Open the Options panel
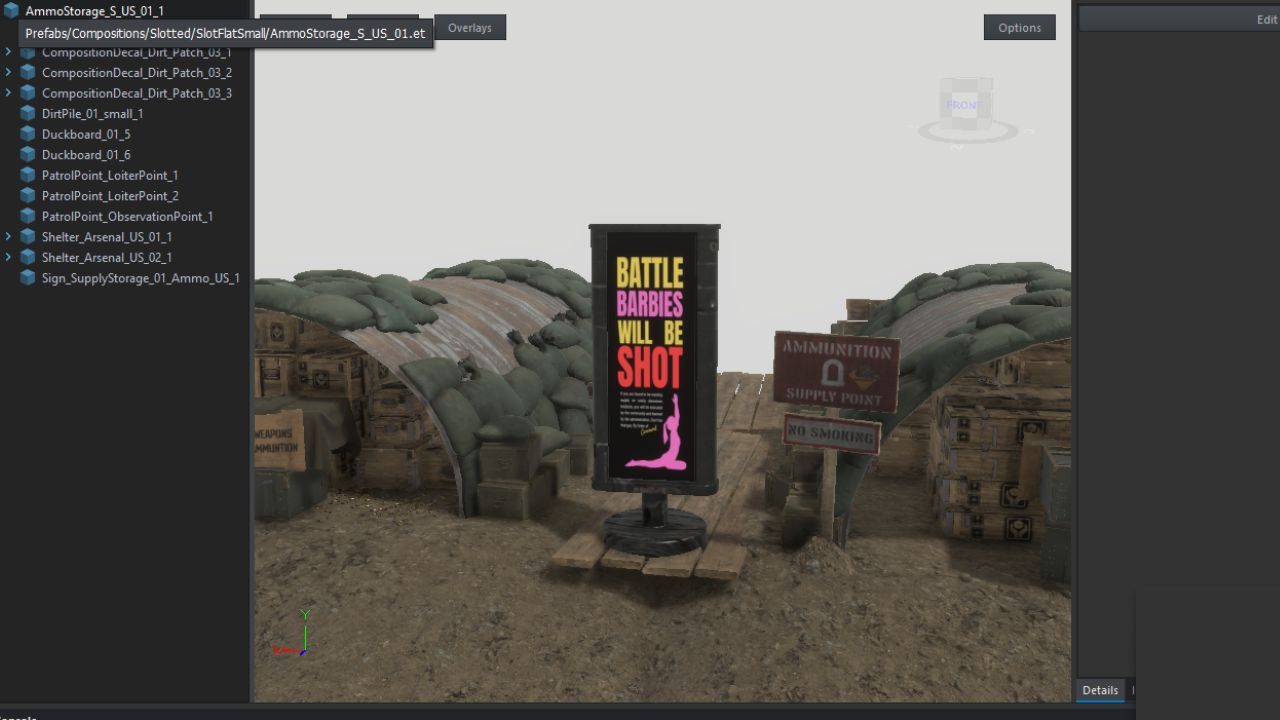 tap(1019, 27)
